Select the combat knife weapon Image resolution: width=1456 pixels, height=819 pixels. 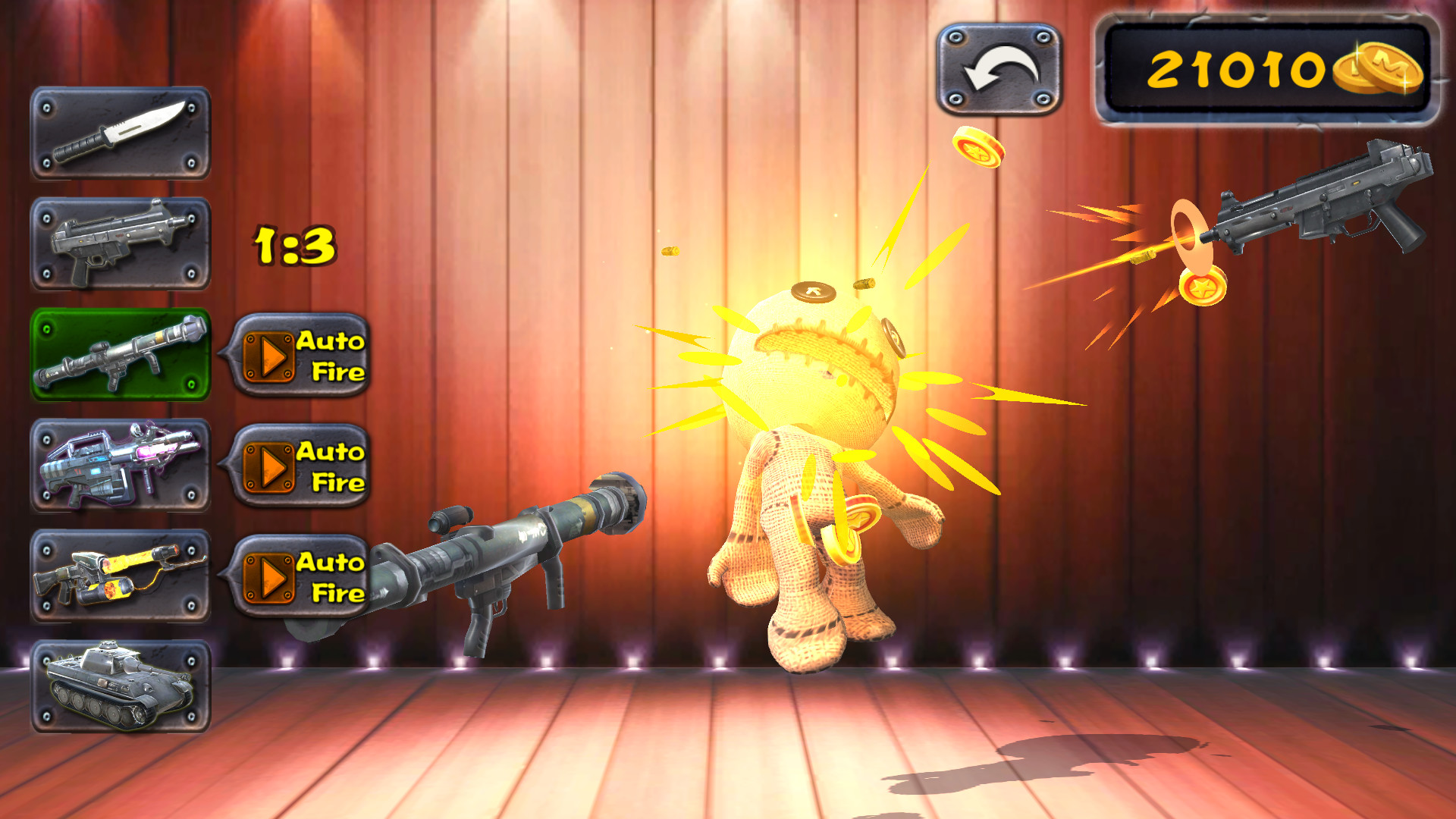pos(121,133)
